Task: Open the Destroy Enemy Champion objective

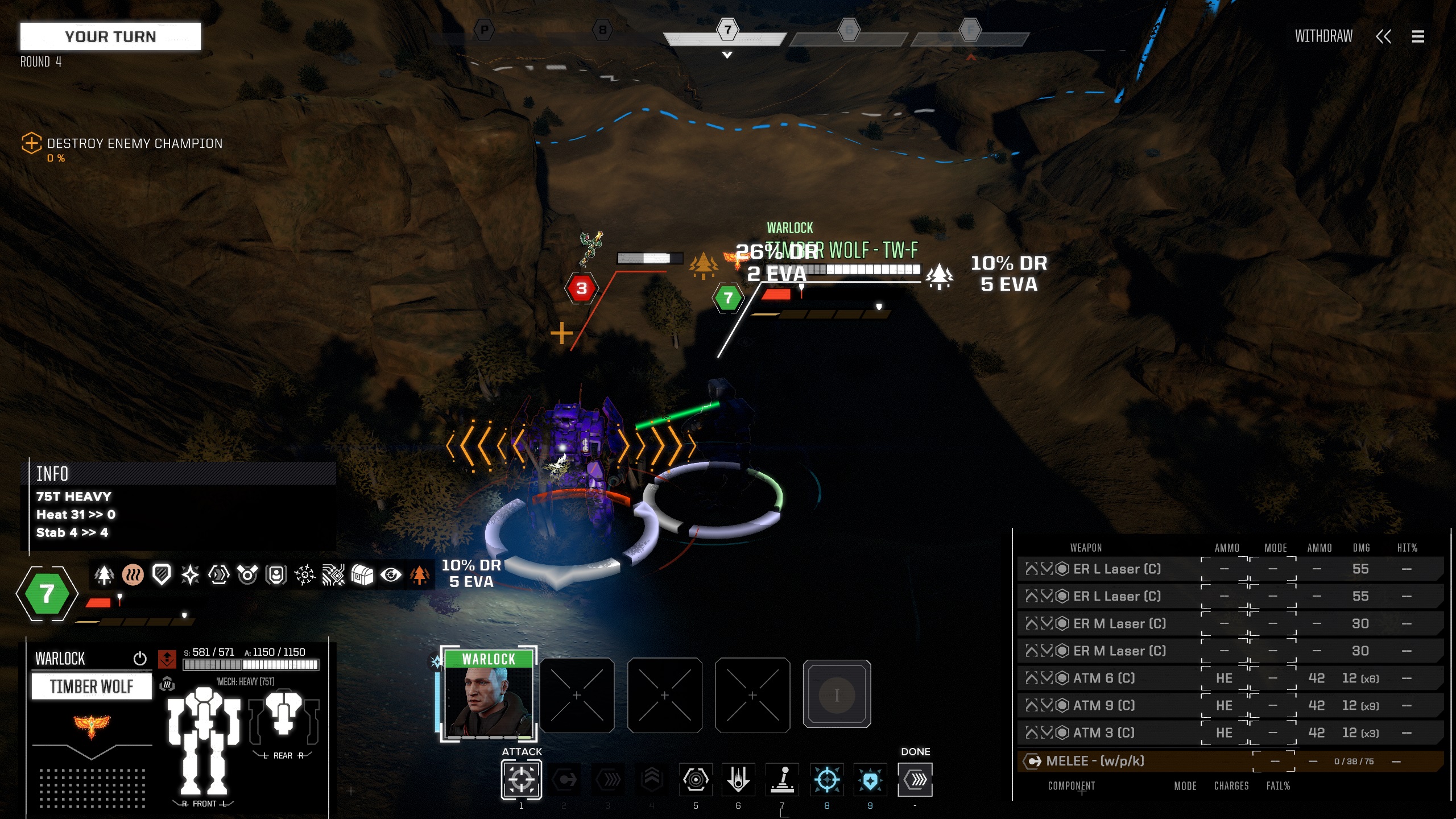Action: pyautogui.click(x=135, y=143)
